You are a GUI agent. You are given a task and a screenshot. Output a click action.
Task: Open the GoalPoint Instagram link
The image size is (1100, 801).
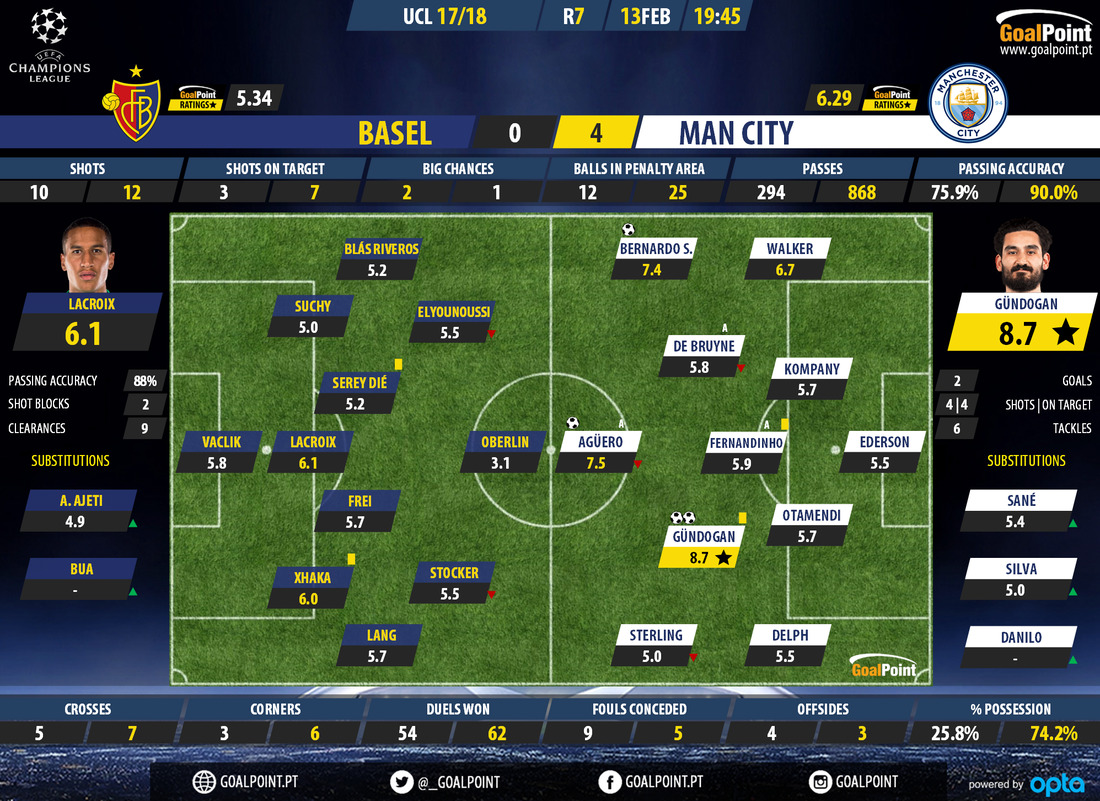[853, 782]
